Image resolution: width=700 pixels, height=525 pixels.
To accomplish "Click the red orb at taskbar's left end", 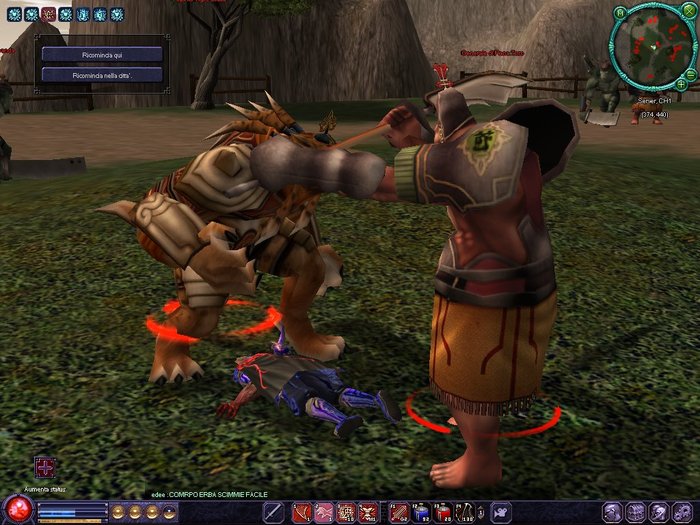I will point(17,509).
